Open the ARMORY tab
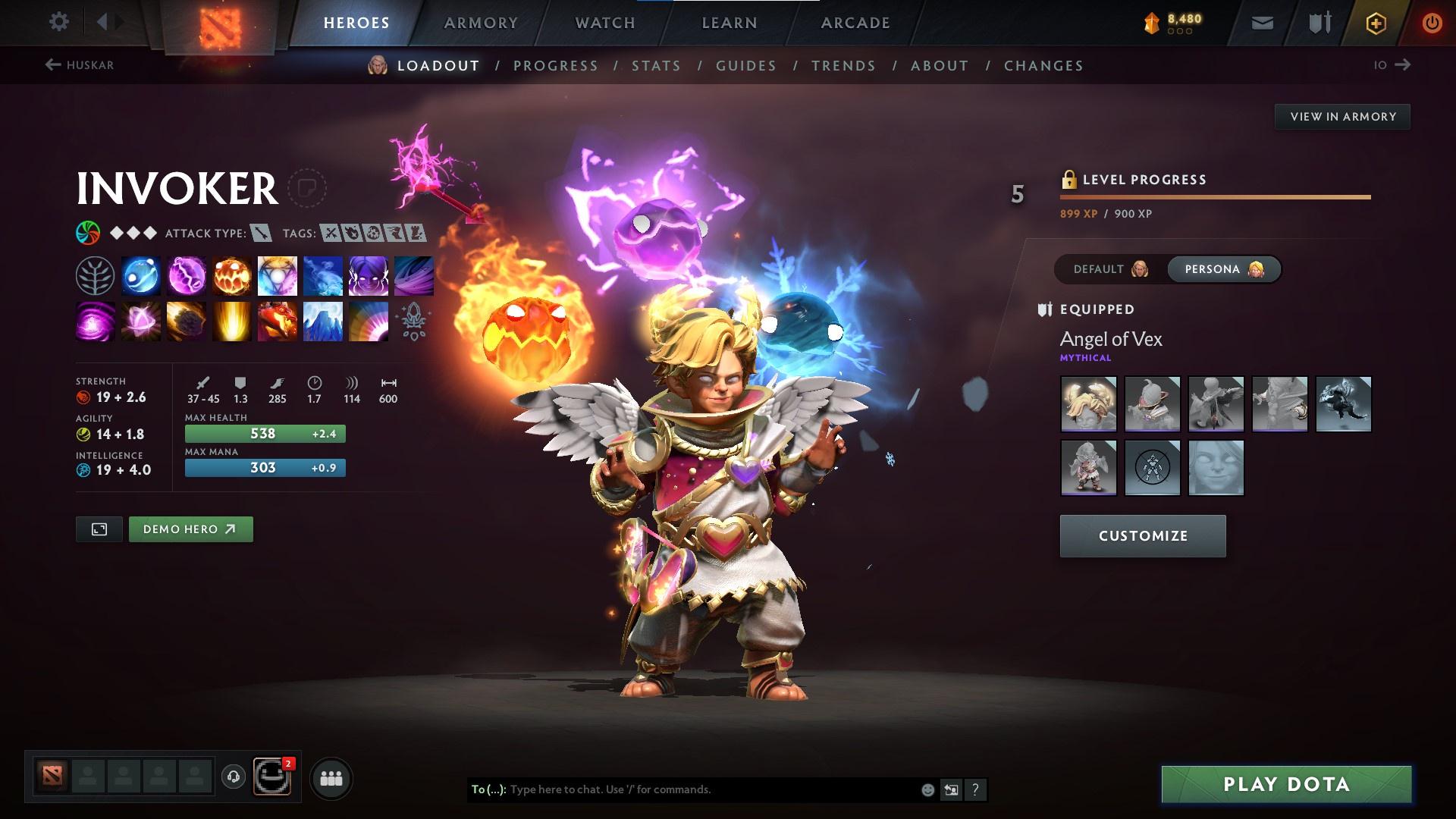The width and height of the screenshot is (1456, 819). (x=481, y=22)
